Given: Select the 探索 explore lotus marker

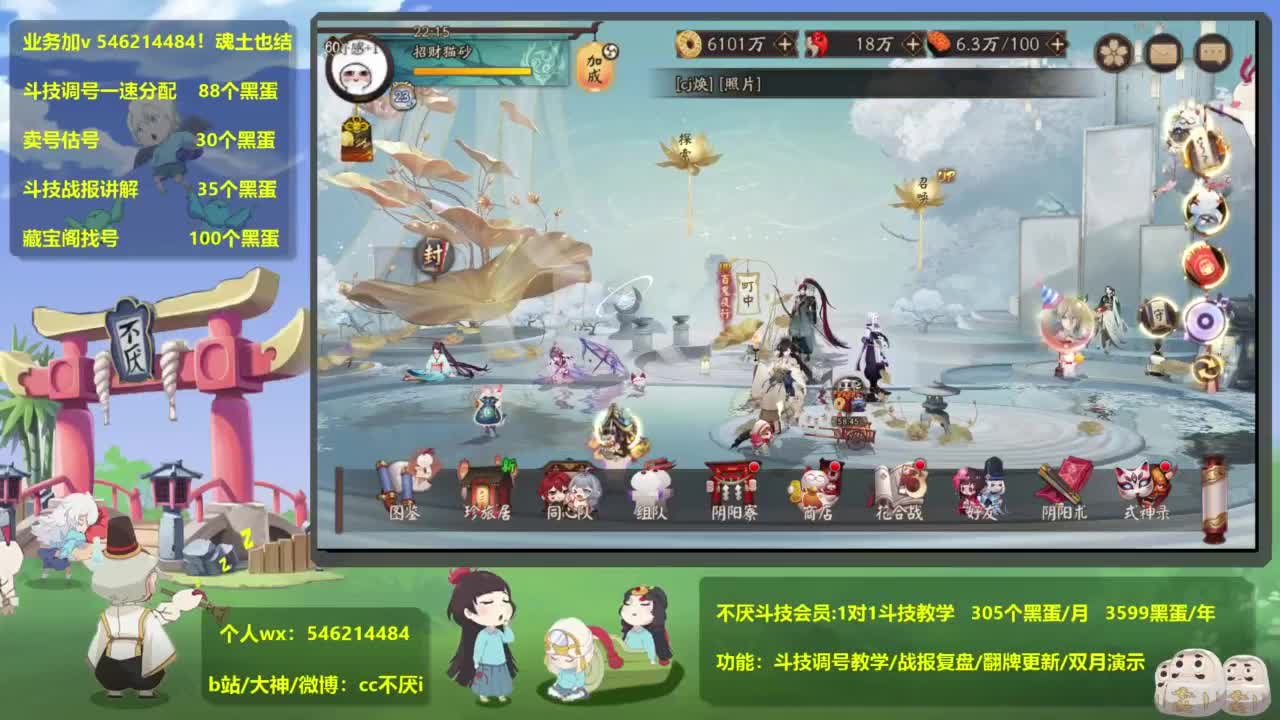Looking at the screenshot, I should pos(689,147).
